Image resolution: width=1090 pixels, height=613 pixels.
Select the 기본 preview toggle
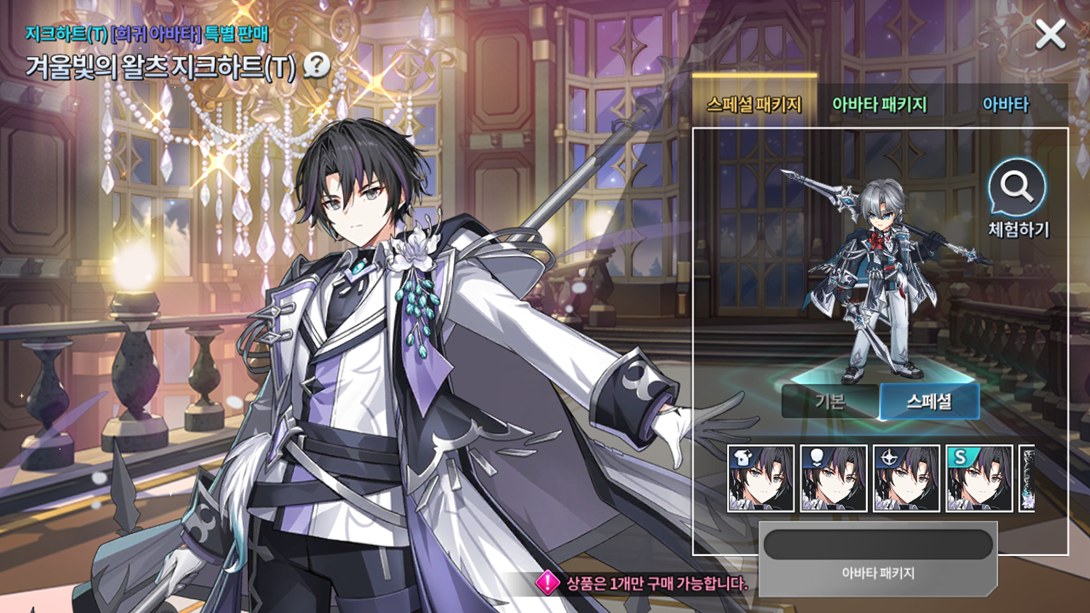pos(830,402)
